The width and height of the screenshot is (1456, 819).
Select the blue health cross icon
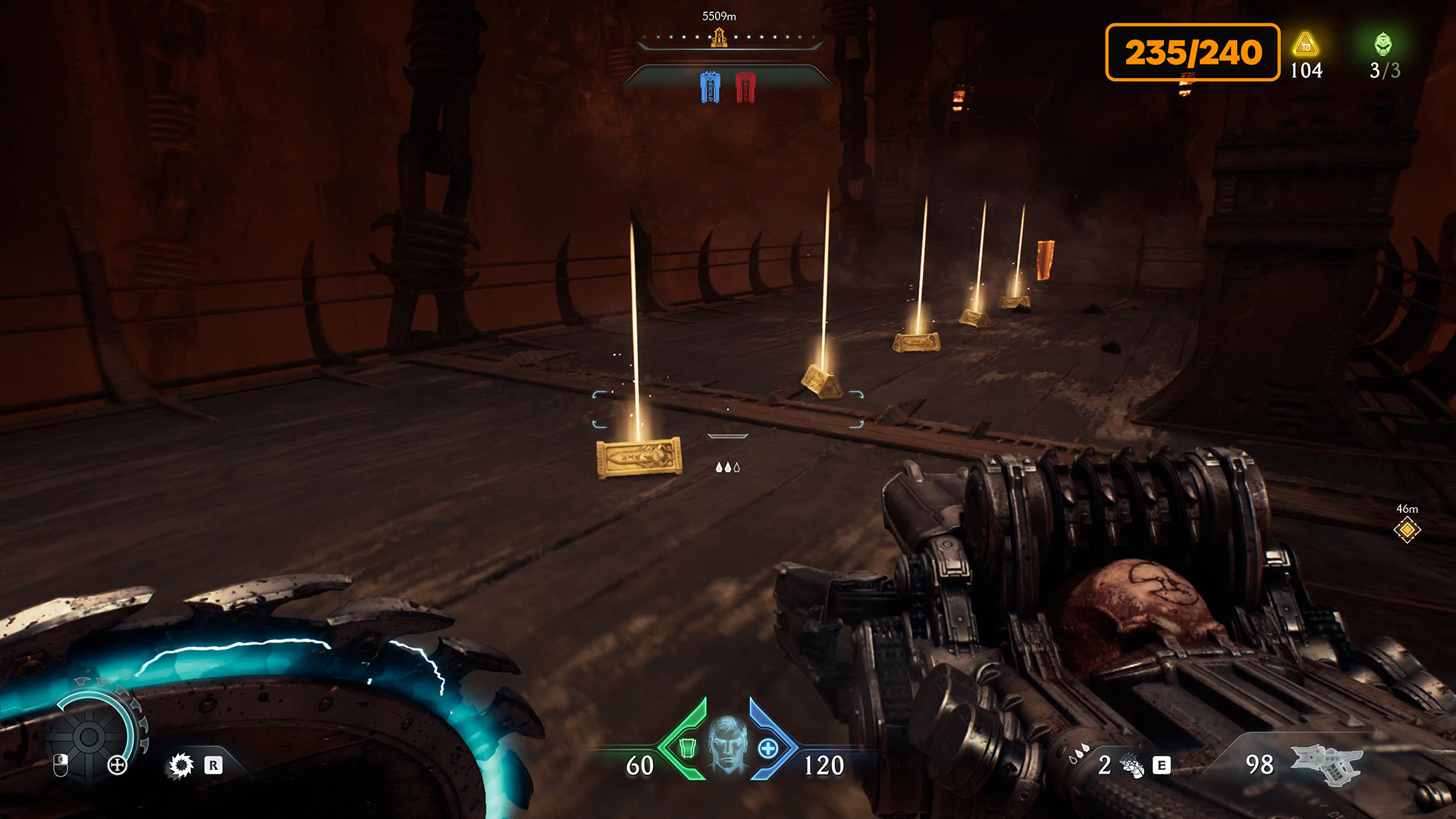click(768, 748)
